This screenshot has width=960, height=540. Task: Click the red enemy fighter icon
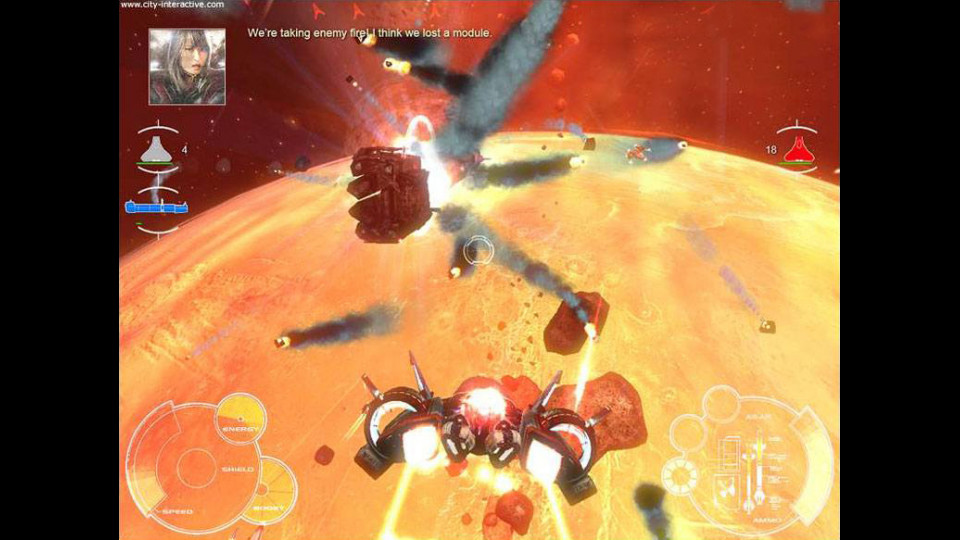796,150
